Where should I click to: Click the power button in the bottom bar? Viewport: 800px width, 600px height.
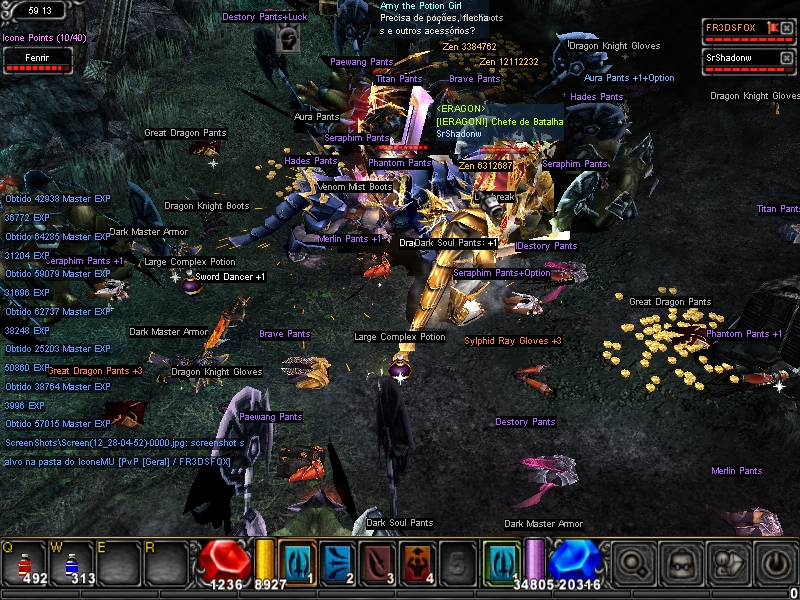click(775, 563)
